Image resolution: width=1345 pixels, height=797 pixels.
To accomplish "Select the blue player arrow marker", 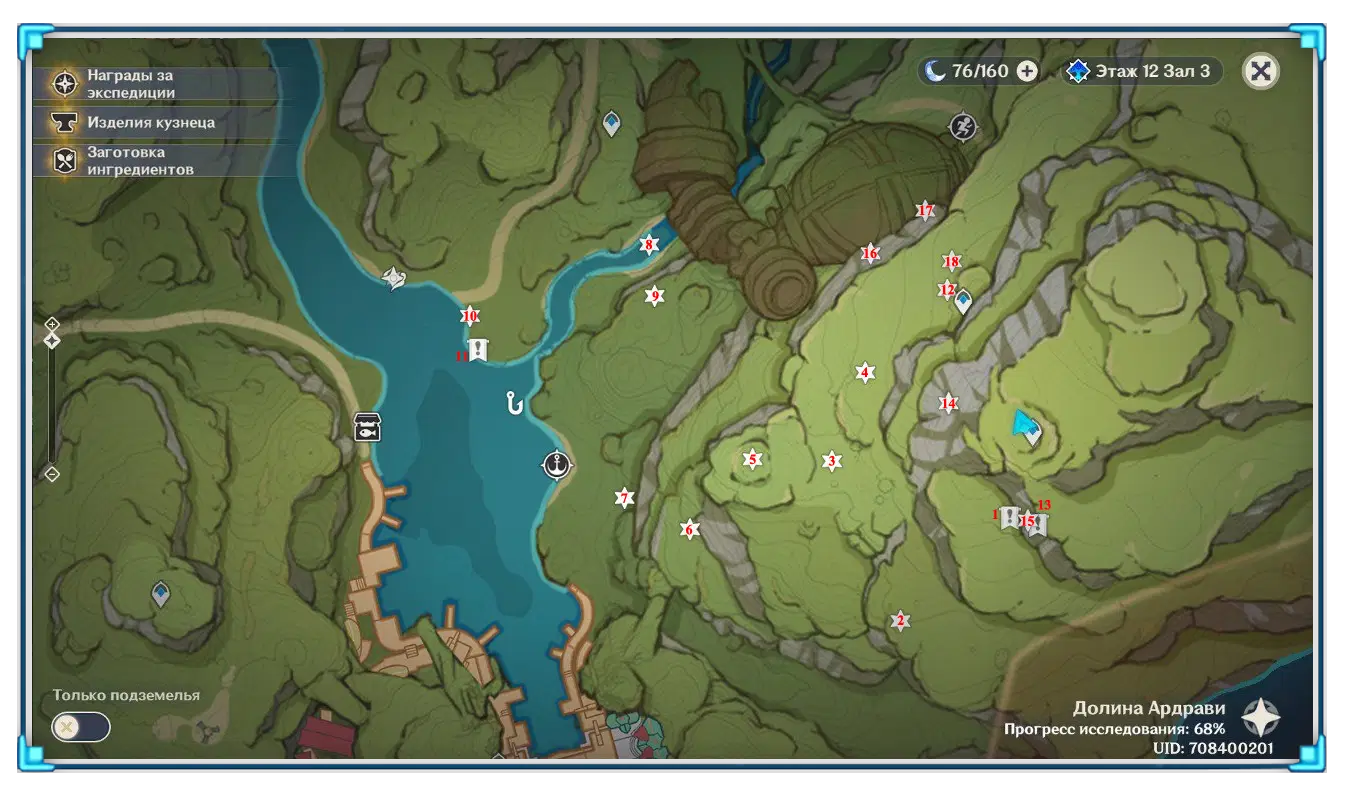I will click(x=1022, y=424).
